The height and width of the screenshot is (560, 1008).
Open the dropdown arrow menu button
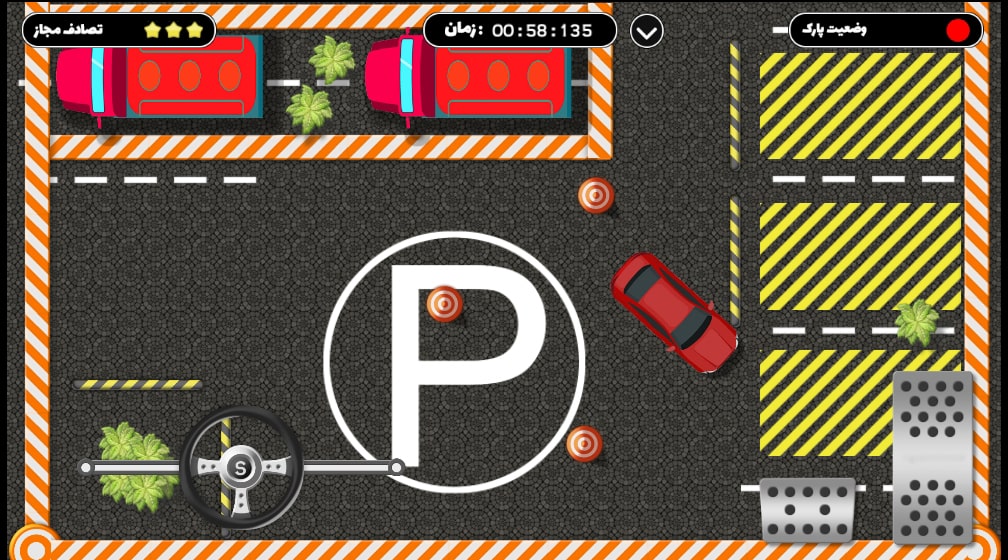[647, 31]
